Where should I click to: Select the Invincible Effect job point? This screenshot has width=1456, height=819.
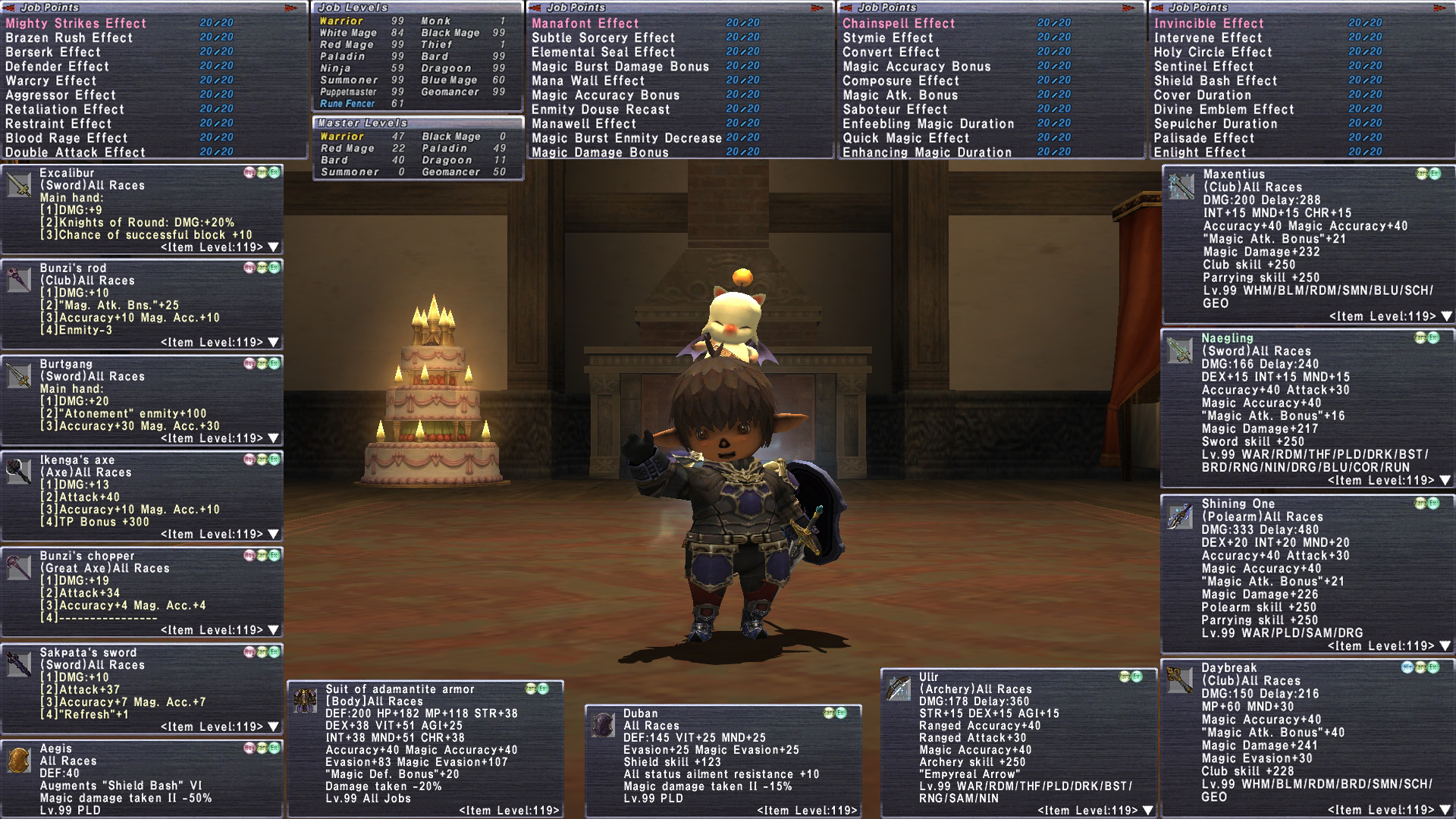1209,24
